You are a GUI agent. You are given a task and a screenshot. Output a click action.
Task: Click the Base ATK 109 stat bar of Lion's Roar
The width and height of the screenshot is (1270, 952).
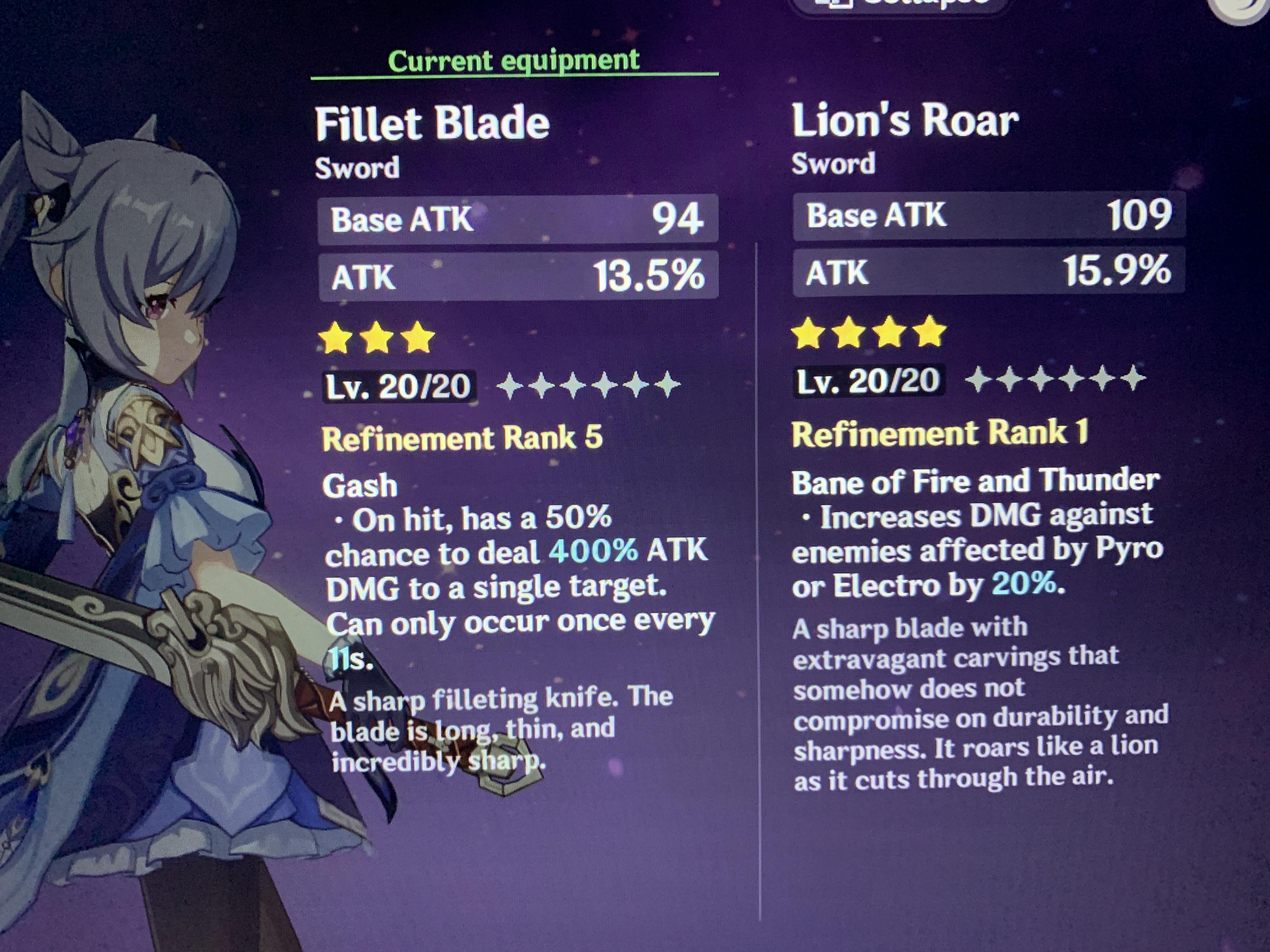tap(987, 218)
